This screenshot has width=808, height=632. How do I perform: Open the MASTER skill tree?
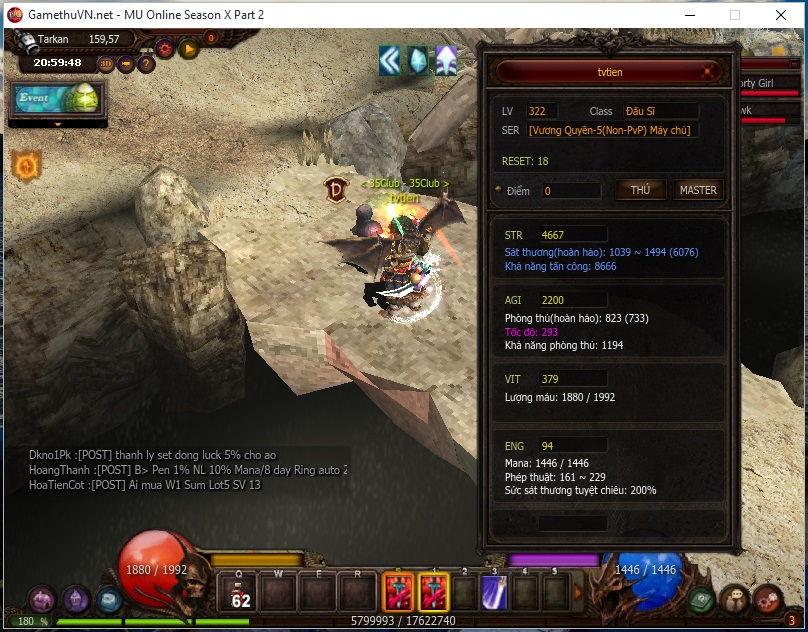[x=697, y=190]
